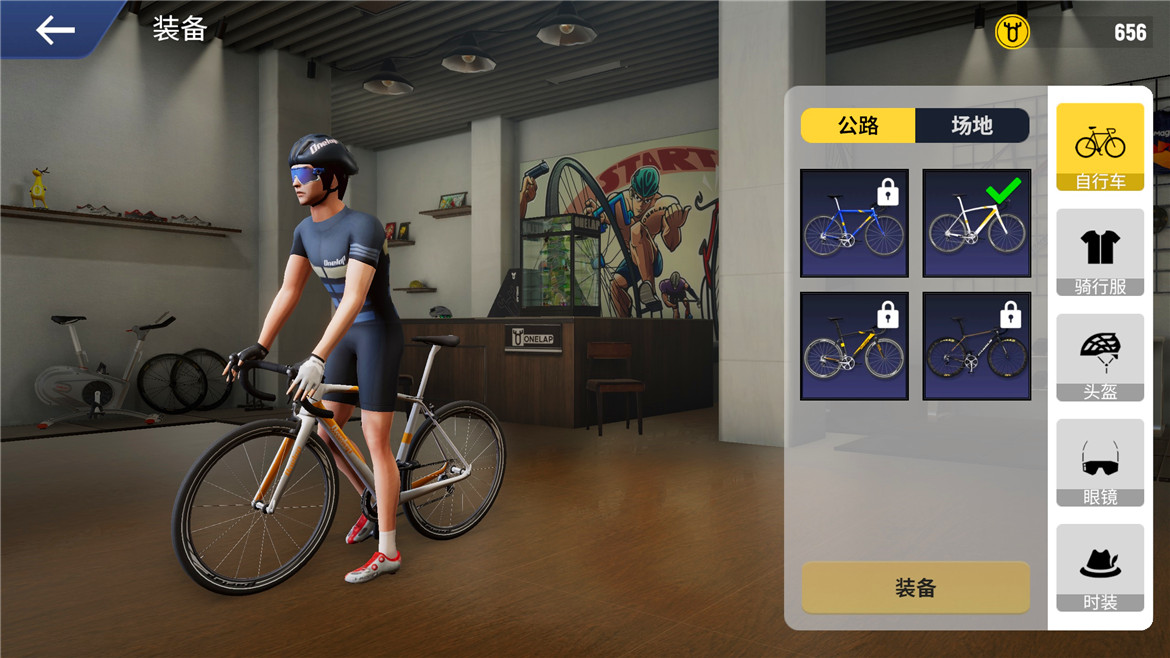This screenshot has width=1170, height=658.
Task: Open the 骑行服 jersey category
Action: coord(1100,252)
